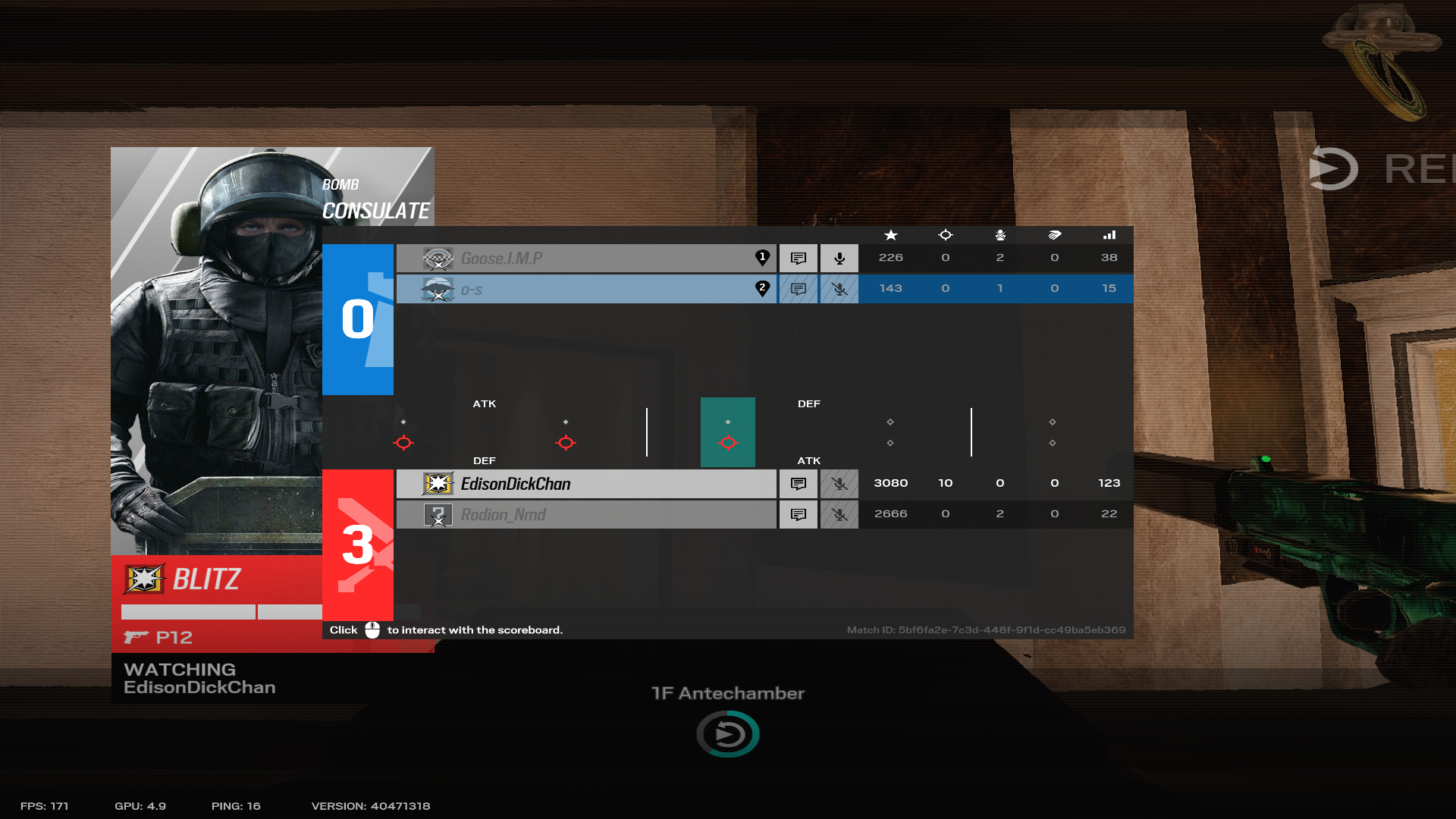The height and width of the screenshot is (819, 1456).
Task: Click Blitz's health bar on the operator card
Action: [187, 612]
